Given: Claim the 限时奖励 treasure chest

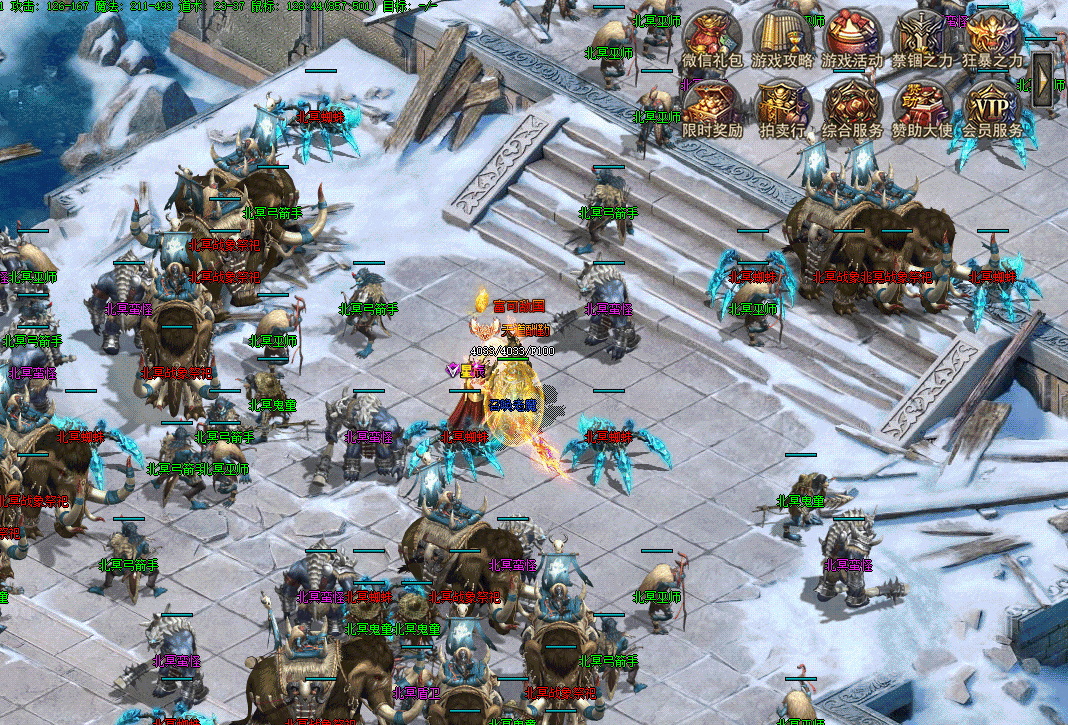Looking at the screenshot, I should 712,107.
